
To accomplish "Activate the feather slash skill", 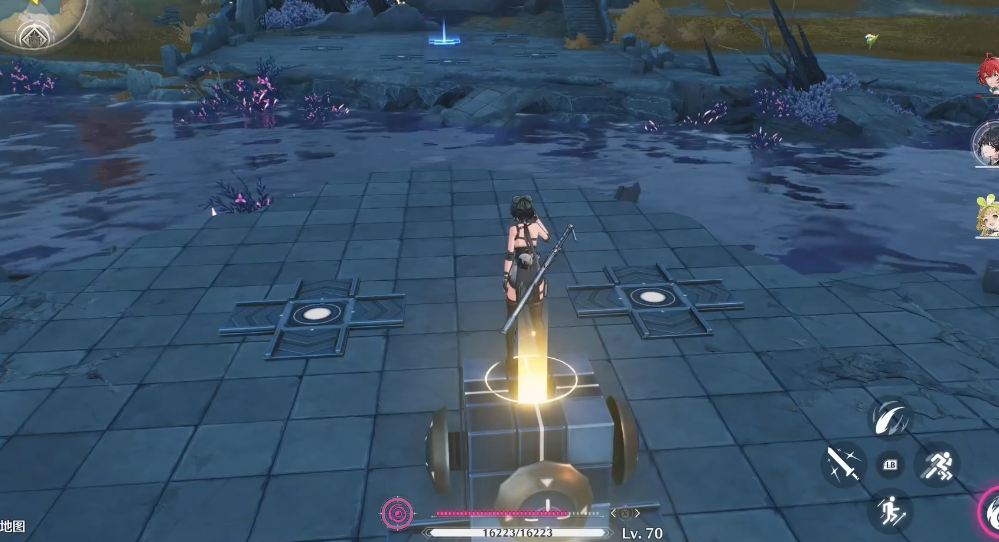I will [889, 418].
